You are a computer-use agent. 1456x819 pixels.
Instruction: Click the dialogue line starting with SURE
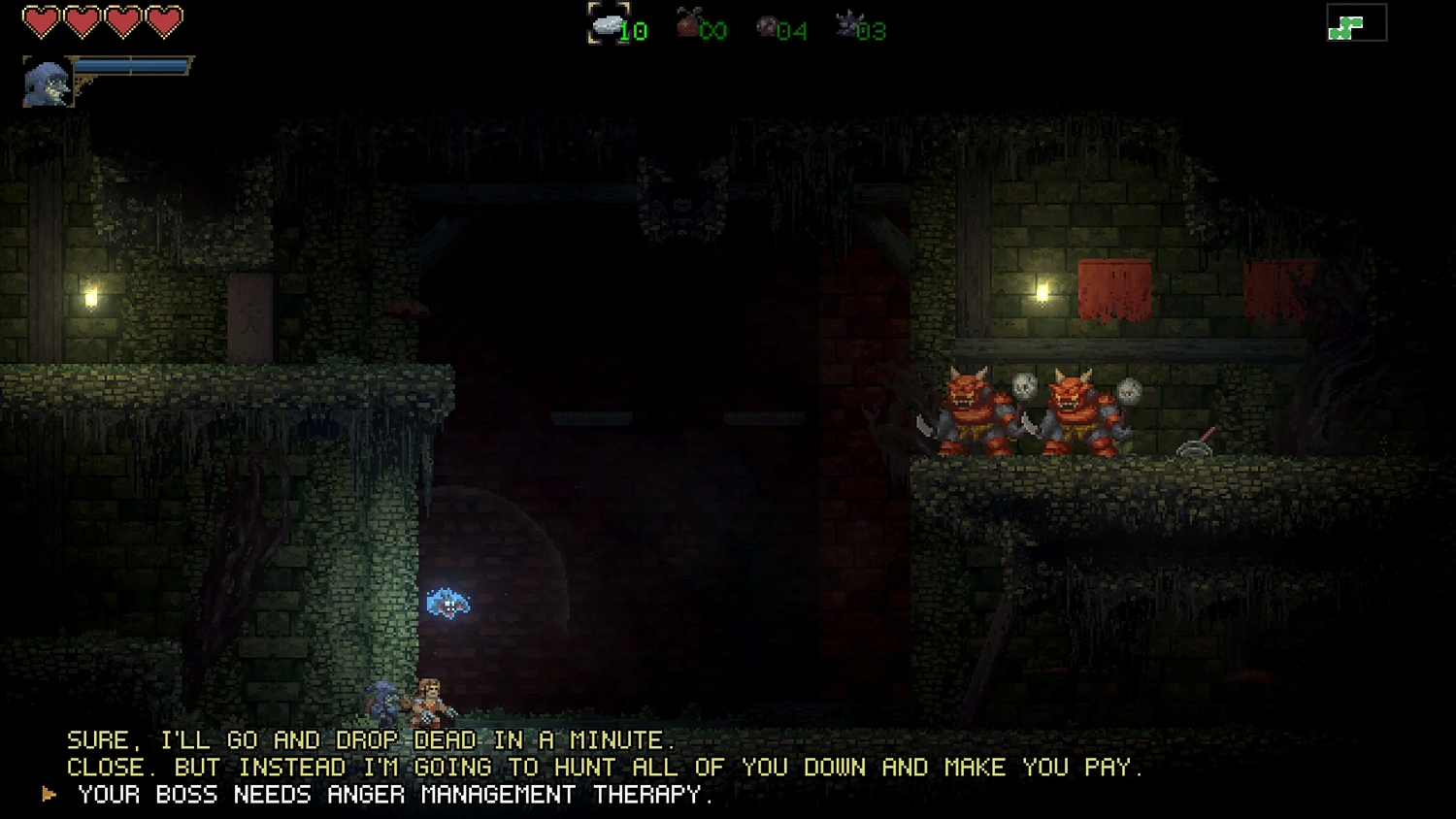click(x=374, y=739)
